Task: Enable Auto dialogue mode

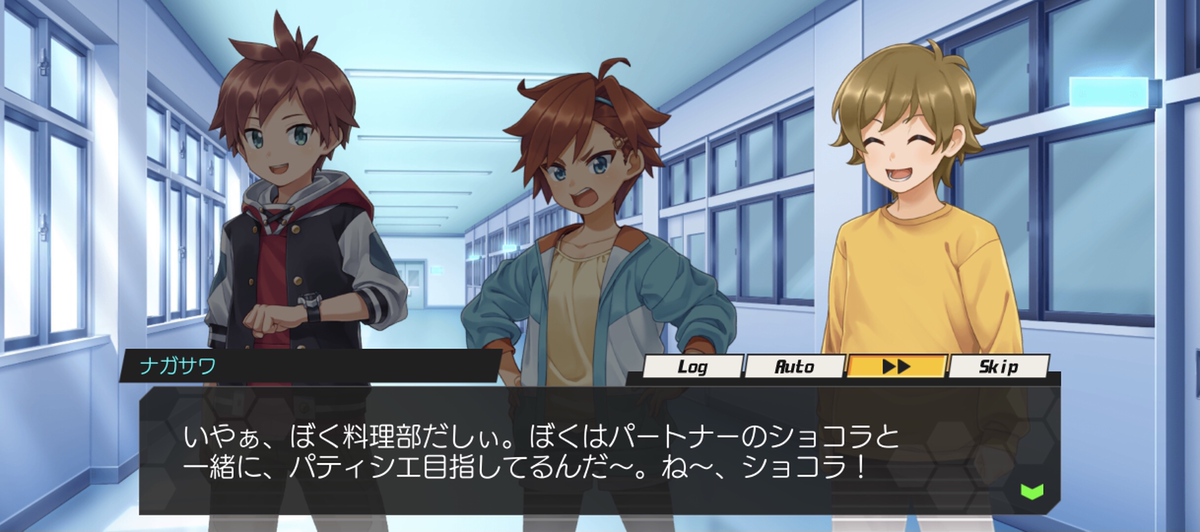Action: point(795,366)
